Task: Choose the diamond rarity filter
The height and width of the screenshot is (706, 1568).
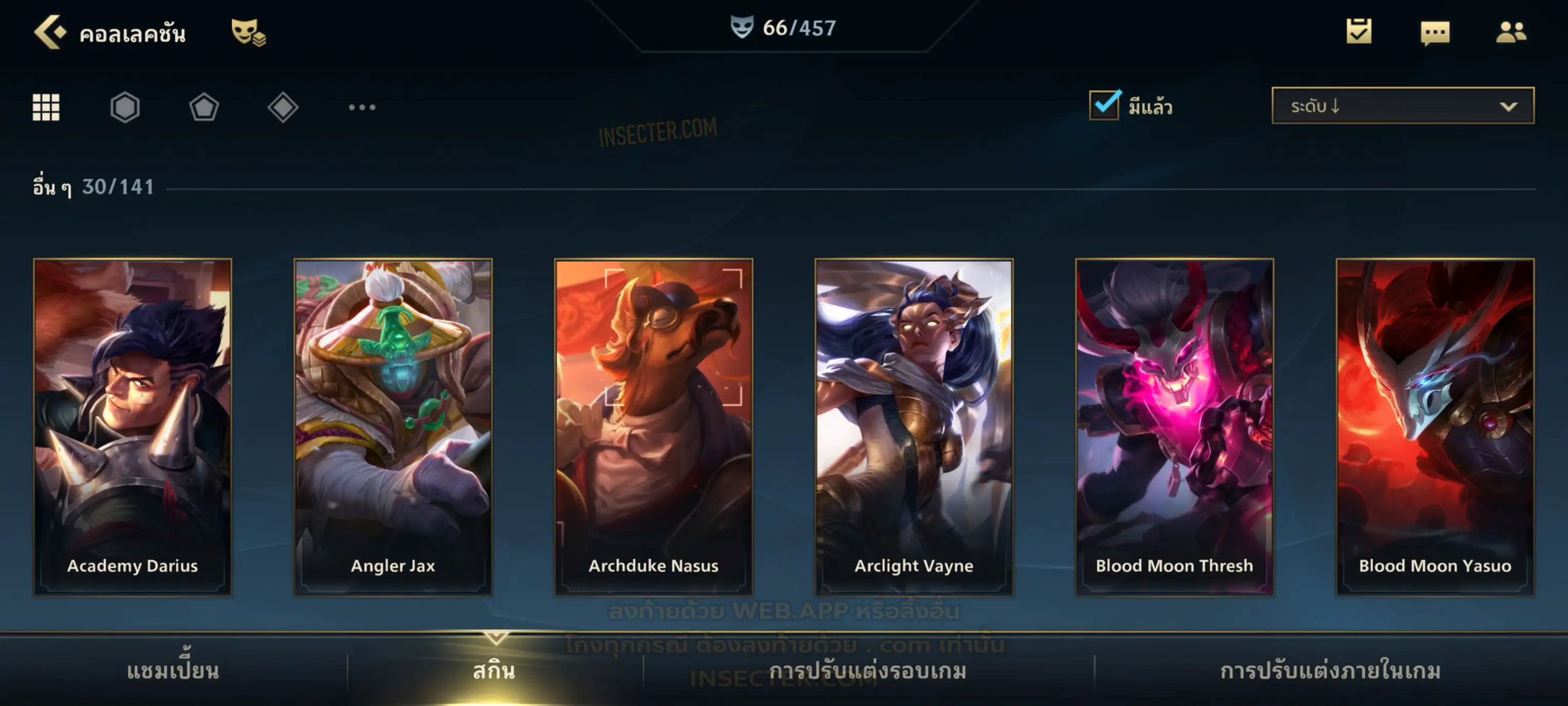Action: (283, 108)
